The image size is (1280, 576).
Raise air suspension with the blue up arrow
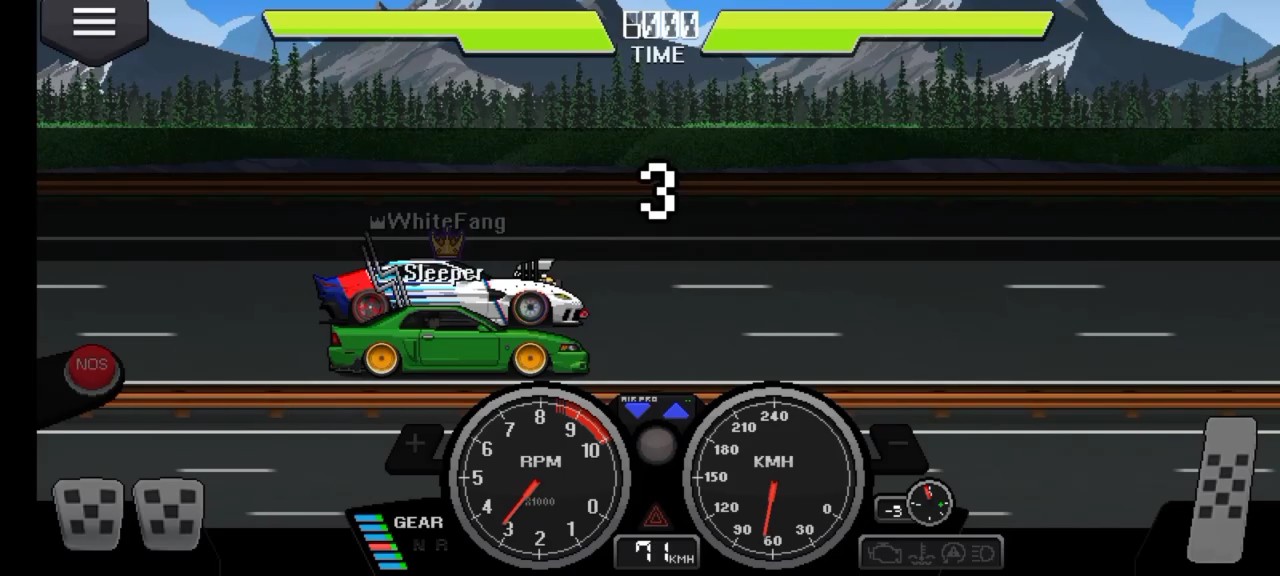tap(677, 411)
